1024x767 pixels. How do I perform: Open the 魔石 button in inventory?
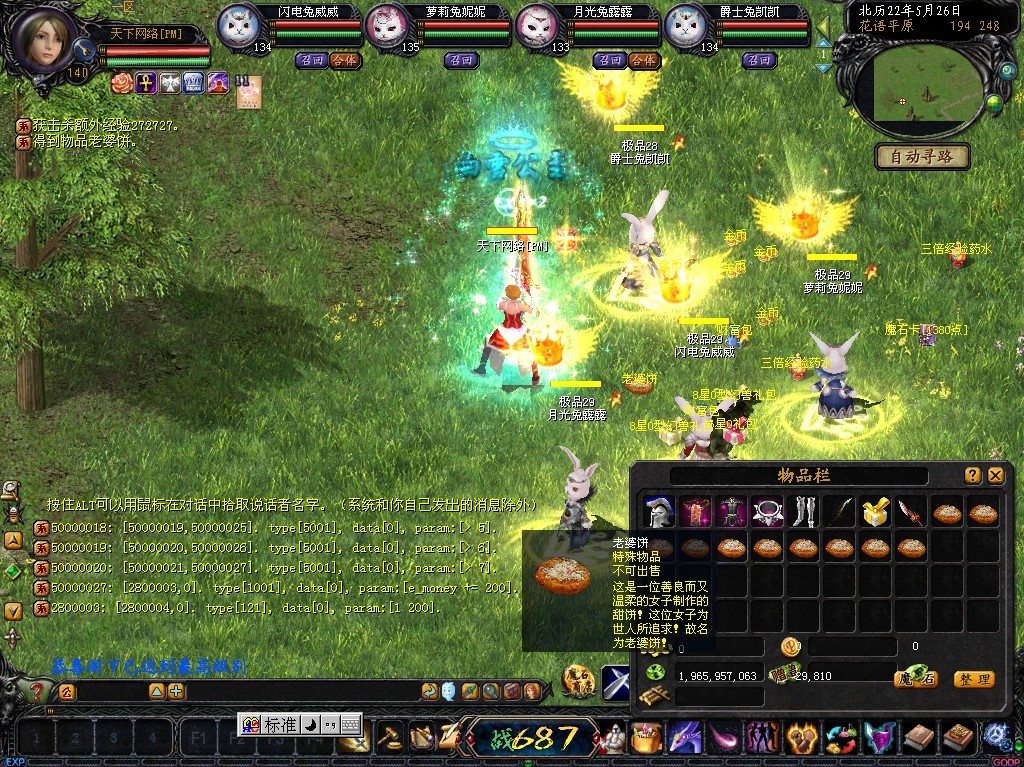914,679
